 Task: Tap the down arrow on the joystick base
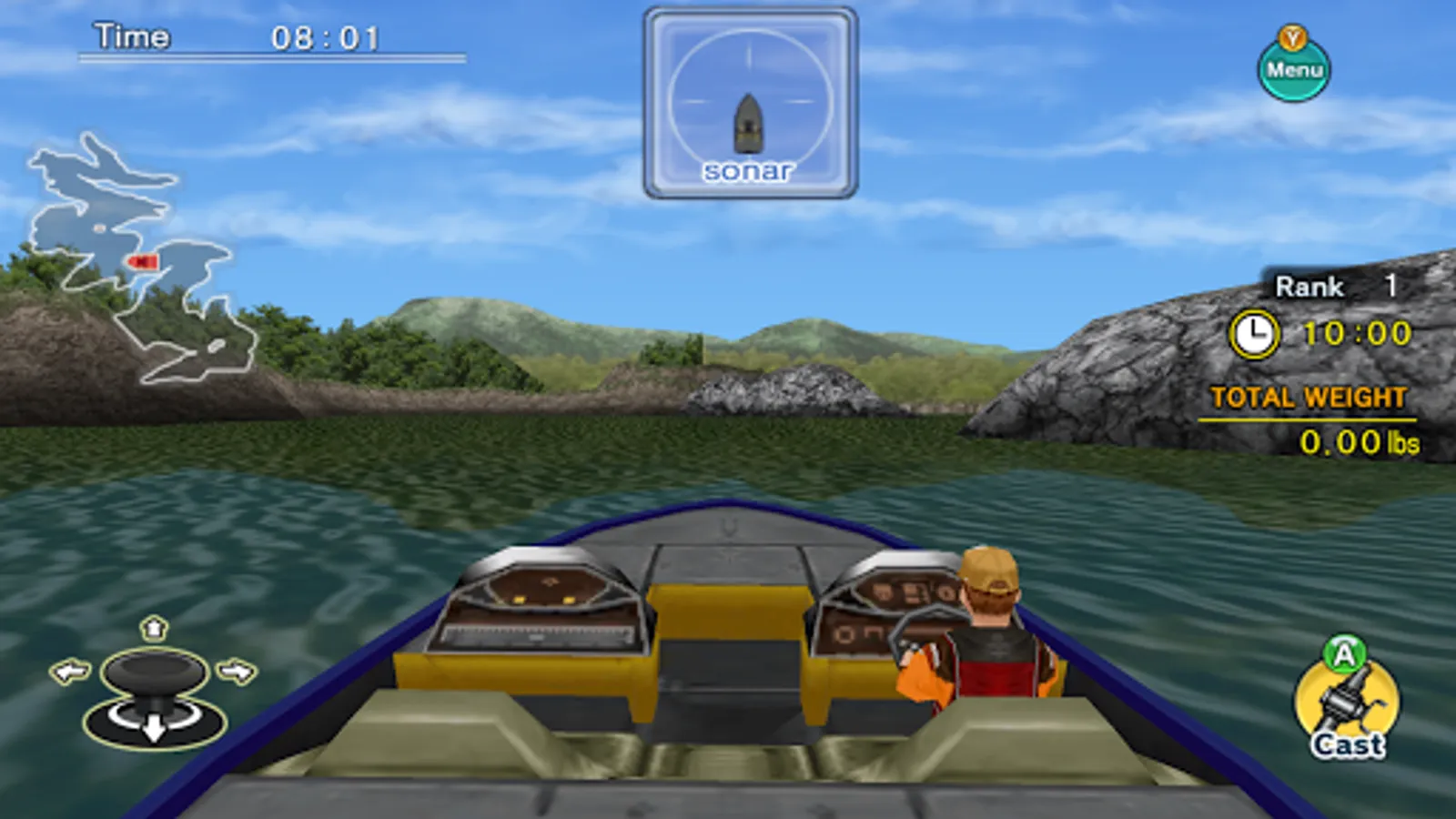(x=152, y=728)
